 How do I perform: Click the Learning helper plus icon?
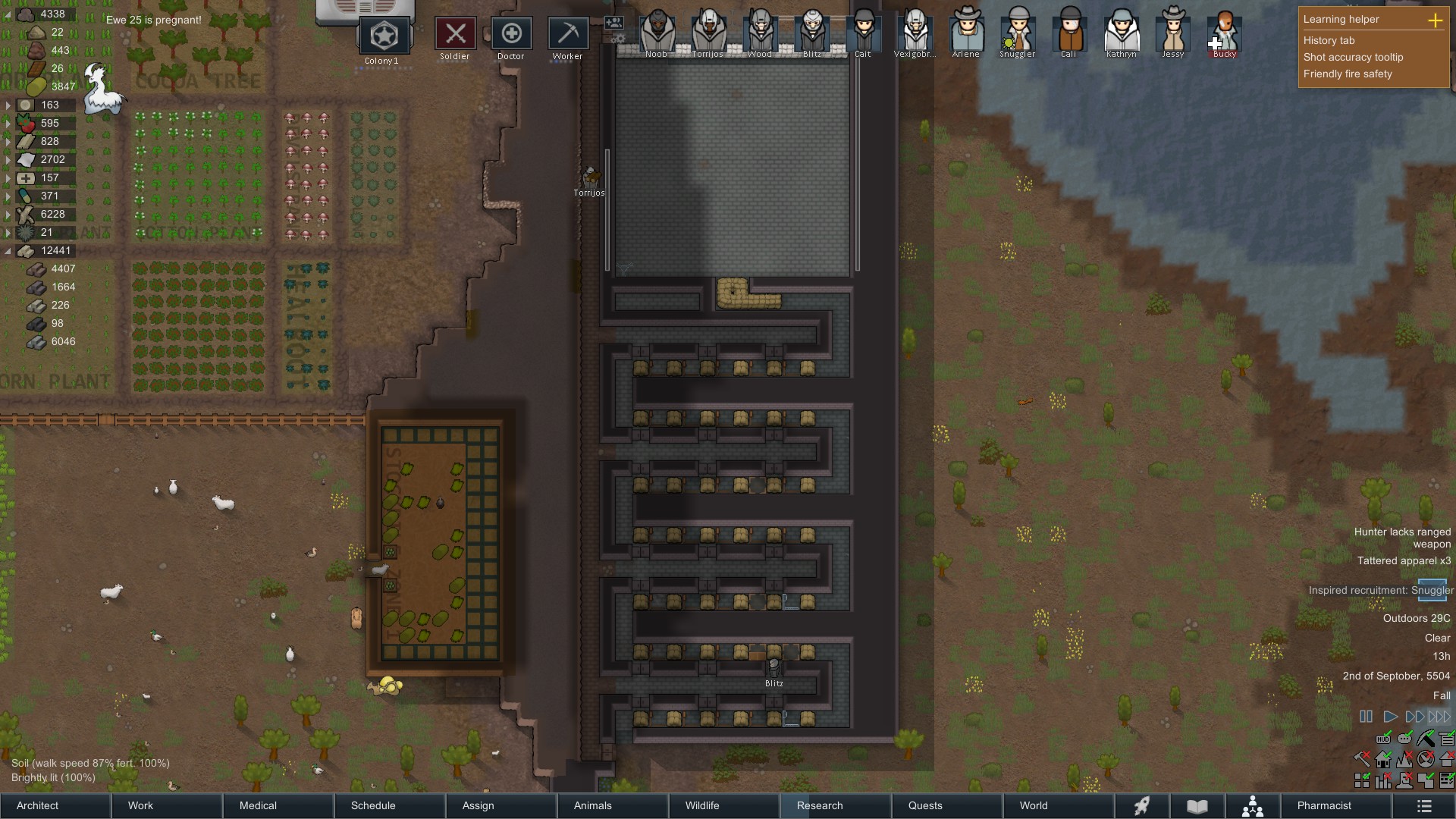tap(1436, 21)
